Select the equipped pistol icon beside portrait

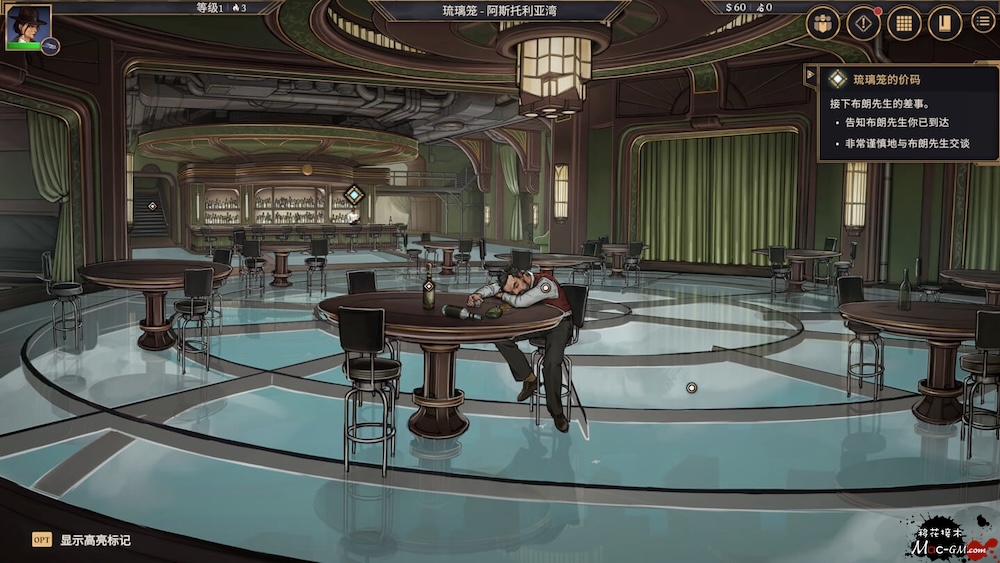coord(50,46)
